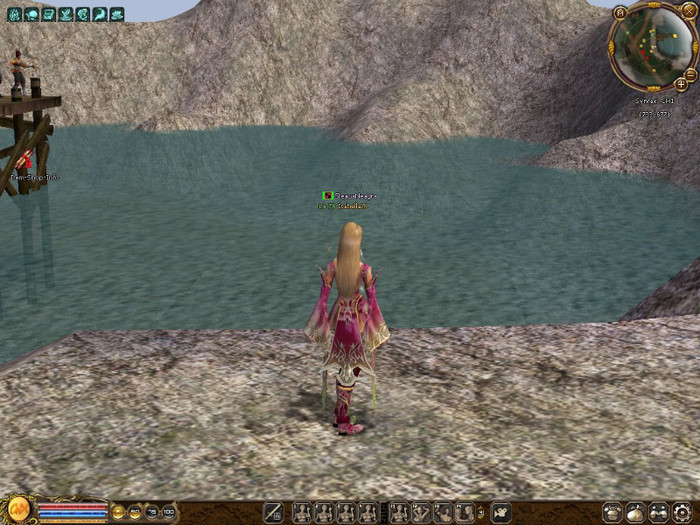Open the inventory bag icon

pos(635,512)
